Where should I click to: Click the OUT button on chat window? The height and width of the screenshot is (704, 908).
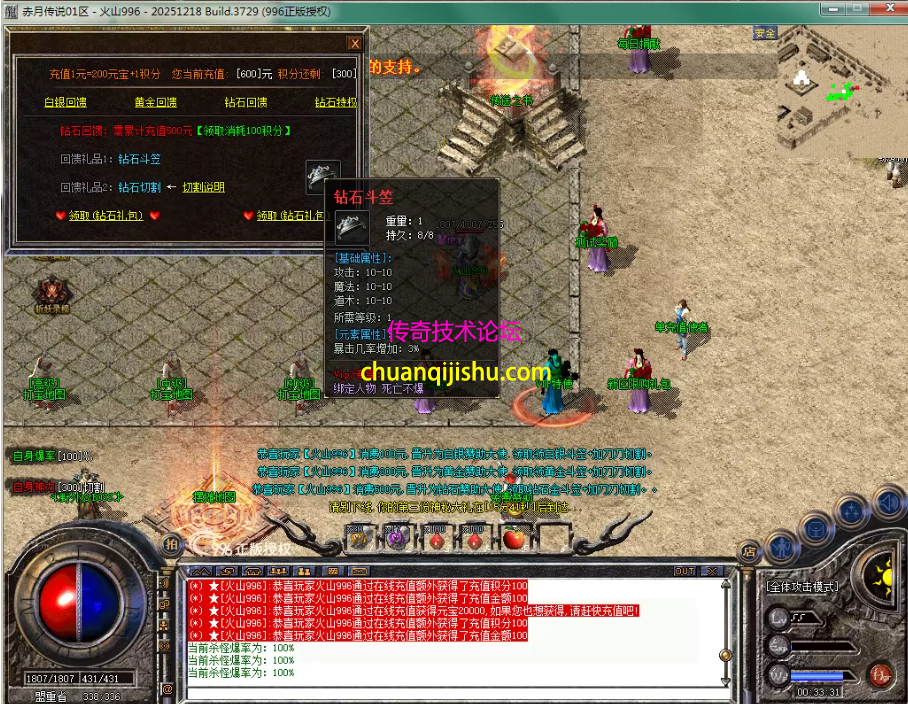[x=684, y=571]
